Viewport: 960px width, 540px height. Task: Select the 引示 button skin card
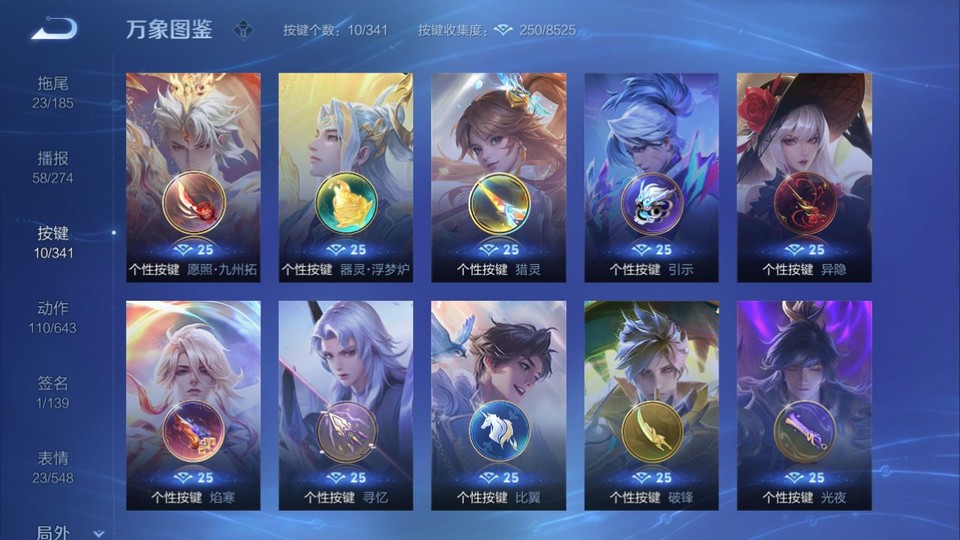point(651,177)
